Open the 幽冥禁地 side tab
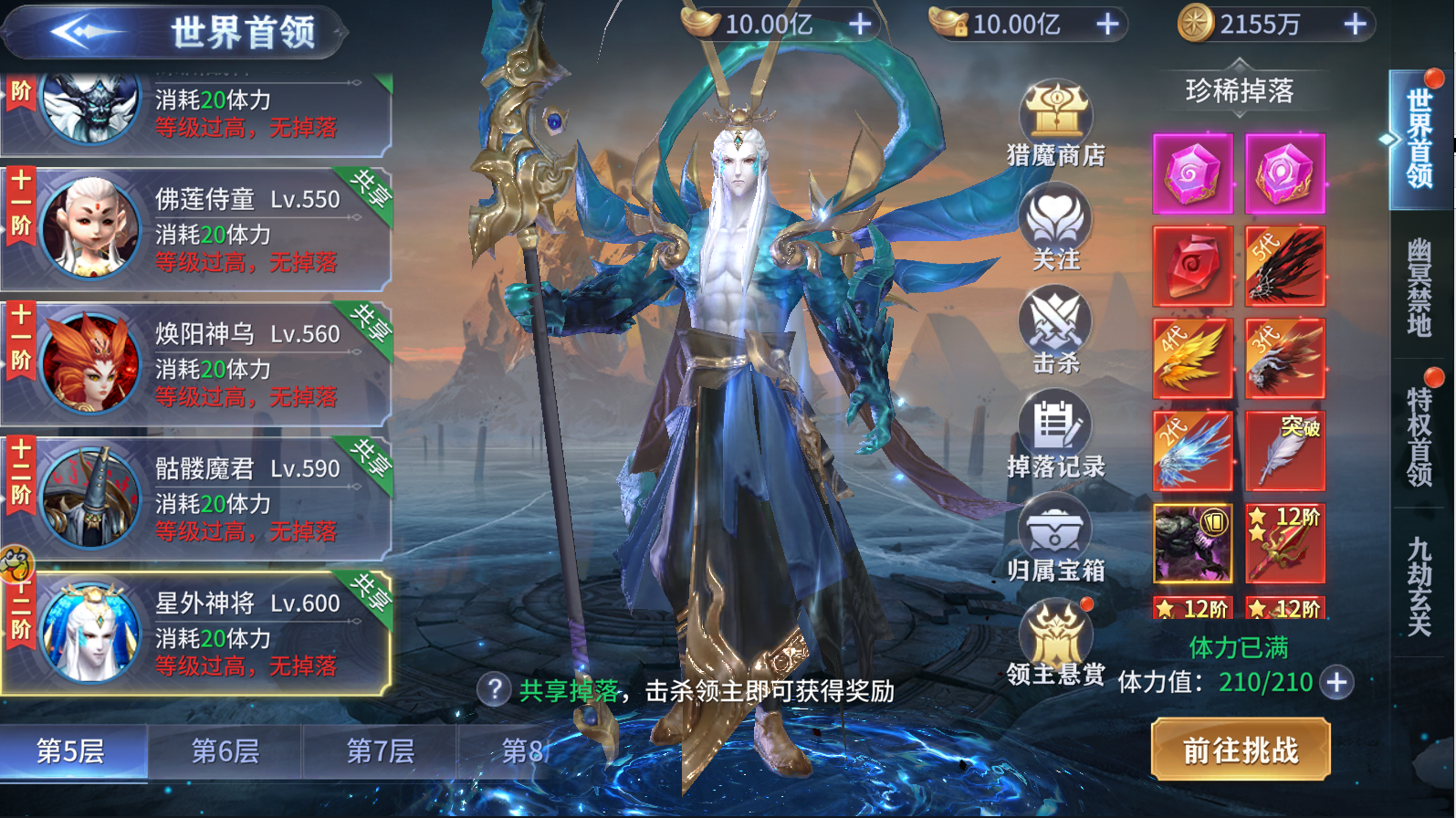This screenshot has height=818, width=1456. tap(1419, 287)
